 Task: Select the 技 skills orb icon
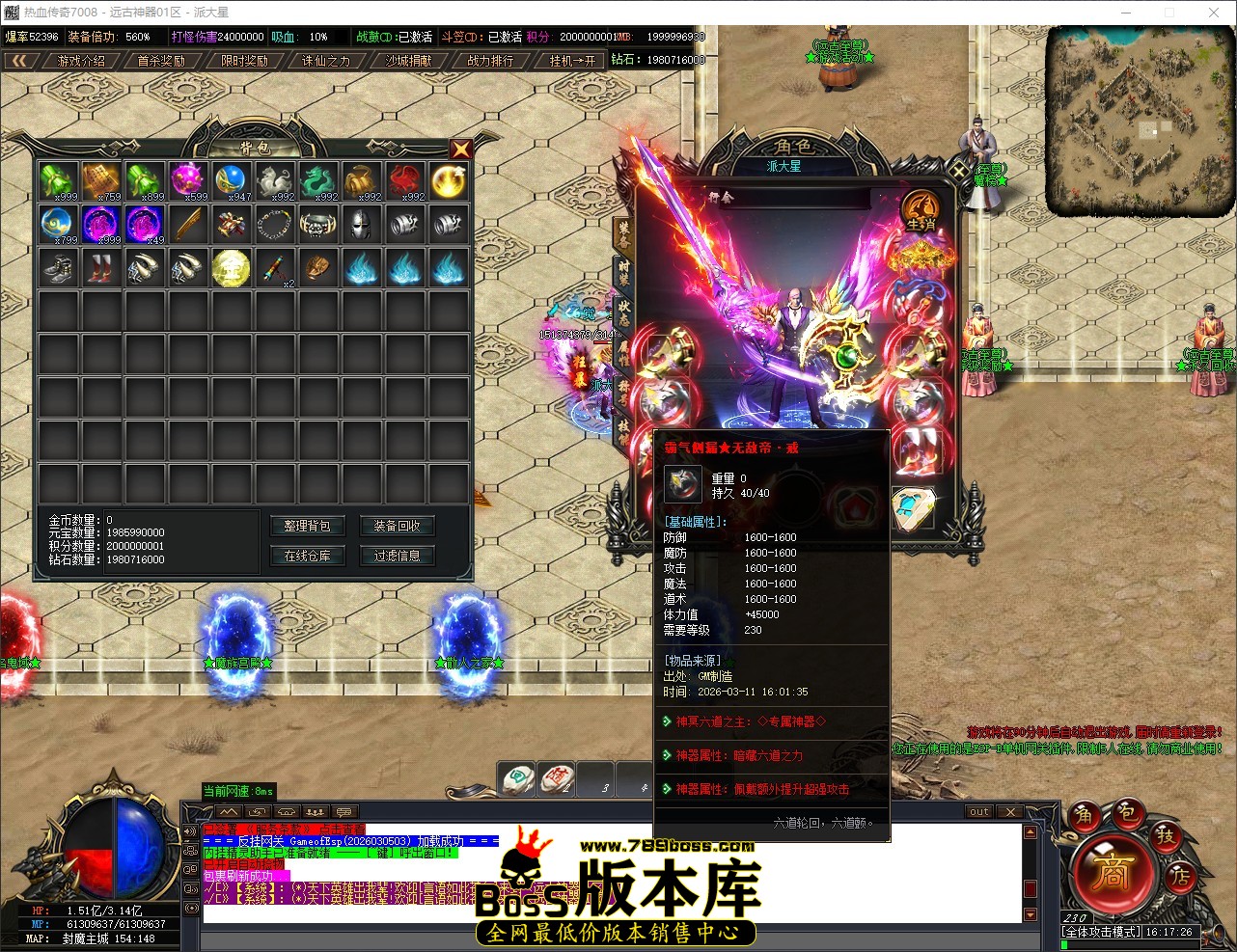coord(1167,838)
